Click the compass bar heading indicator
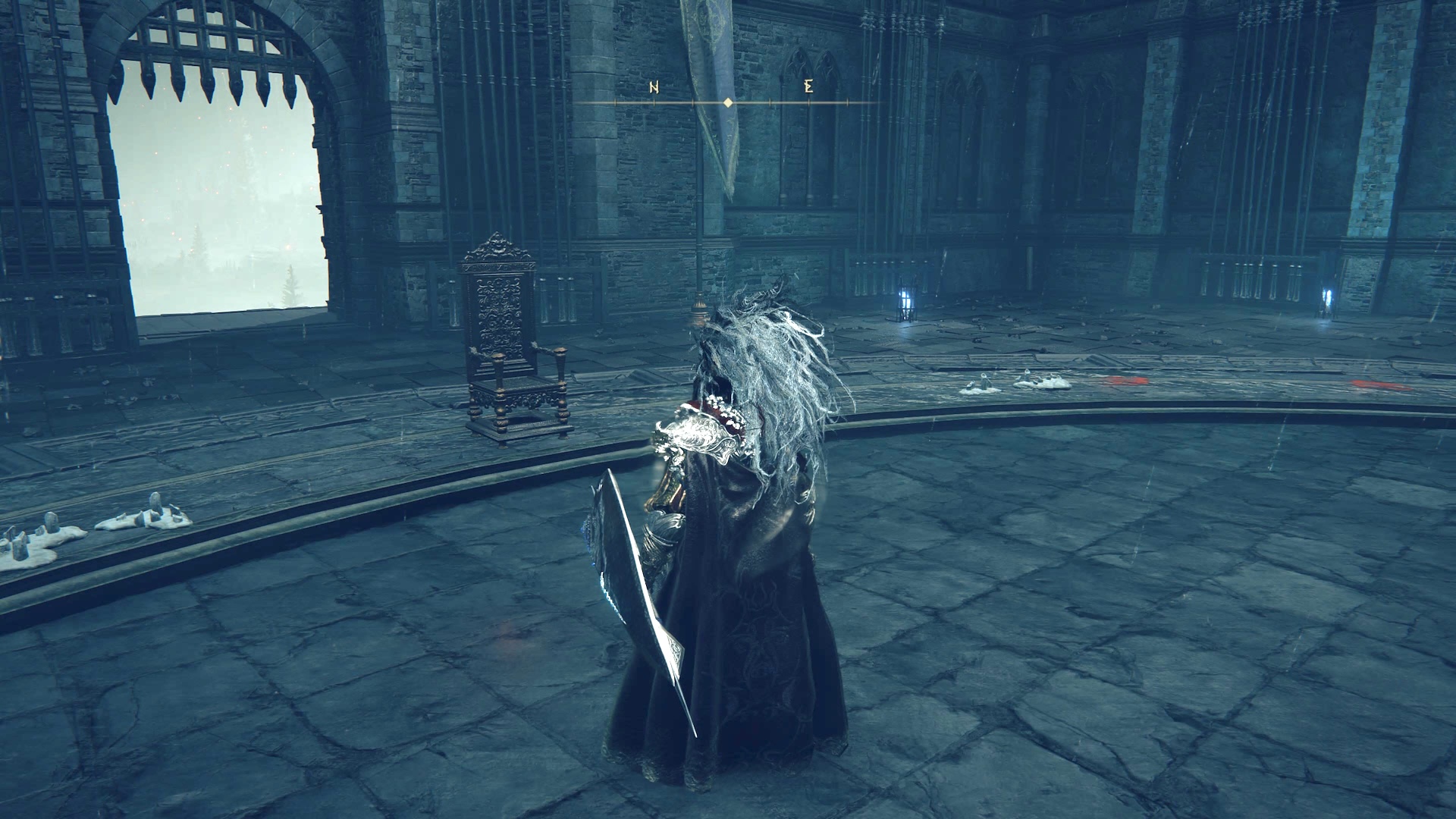Viewport: 1456px width, 819px height. pos(728,102)
